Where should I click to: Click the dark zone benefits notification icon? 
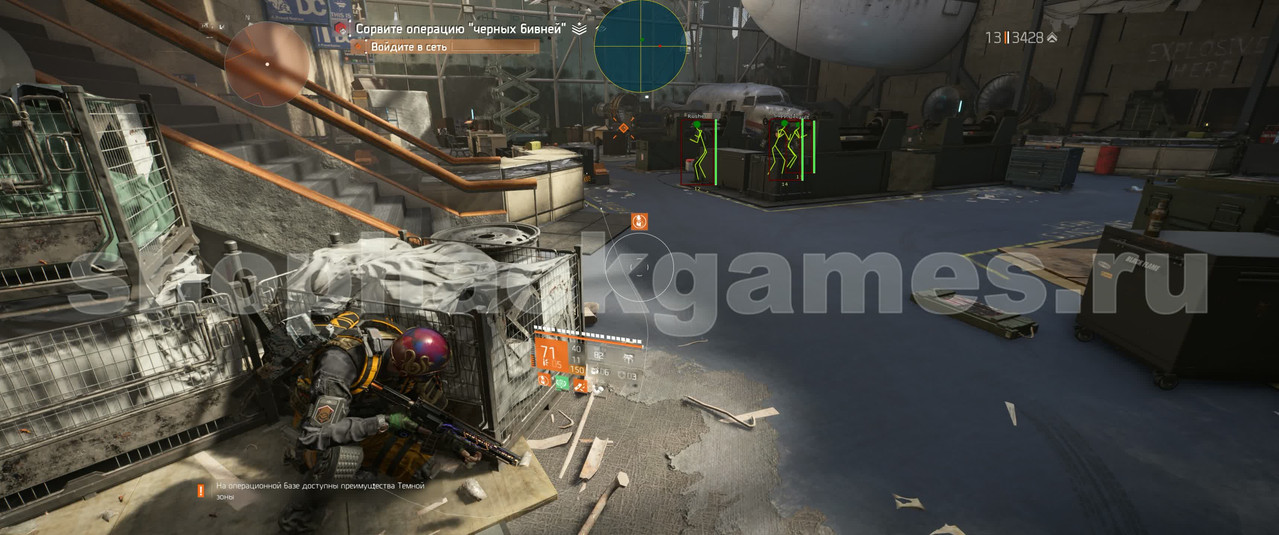201,490
